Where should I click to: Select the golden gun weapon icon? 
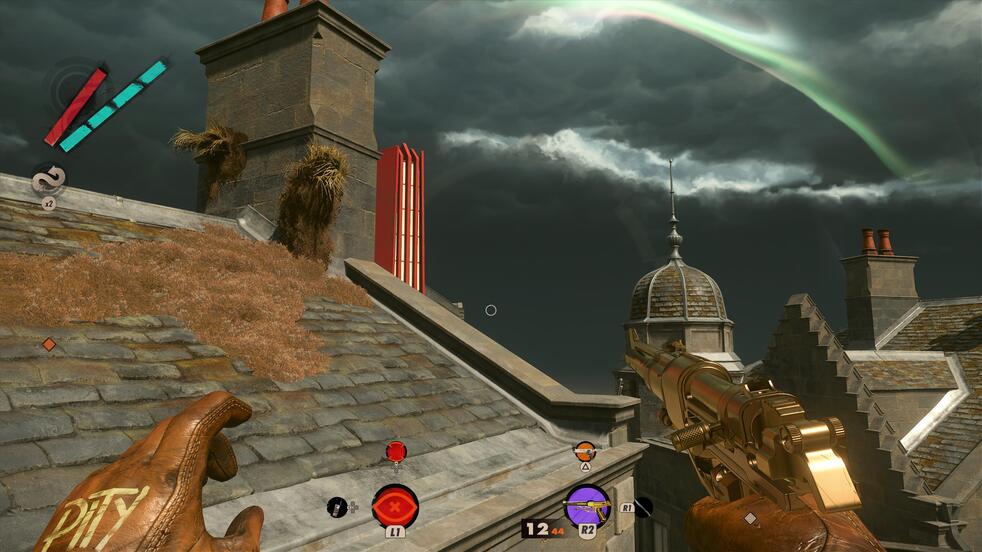[x=586, y=505]
